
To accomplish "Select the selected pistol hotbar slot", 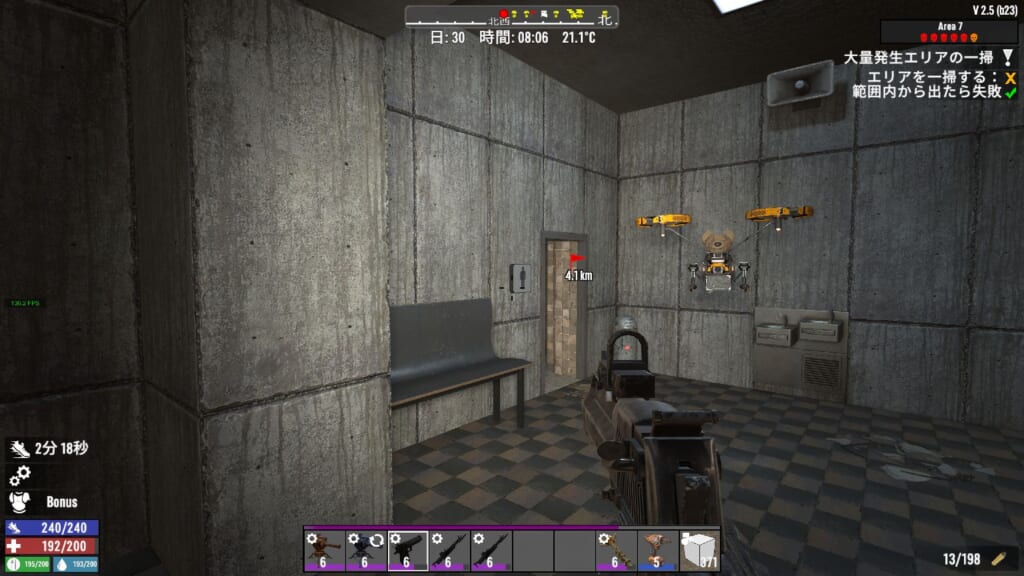I will (408, 550).
